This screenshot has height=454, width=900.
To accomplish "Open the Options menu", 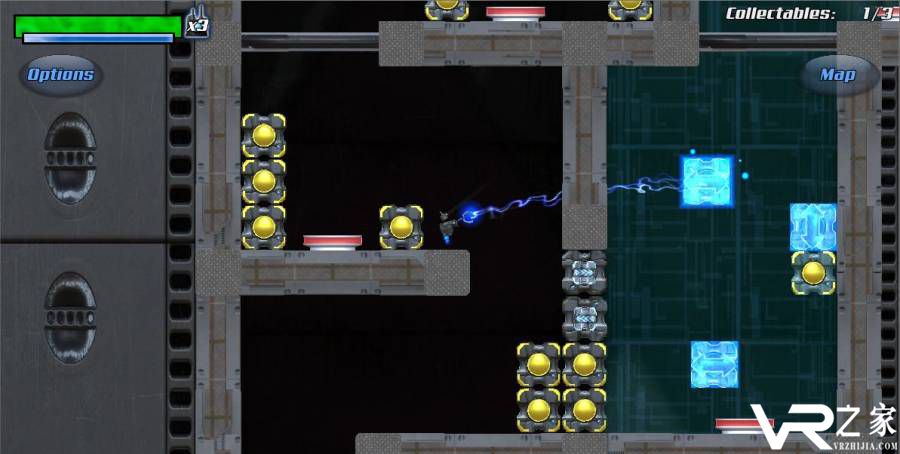I will pyautogui.click(x=60, y=74).
